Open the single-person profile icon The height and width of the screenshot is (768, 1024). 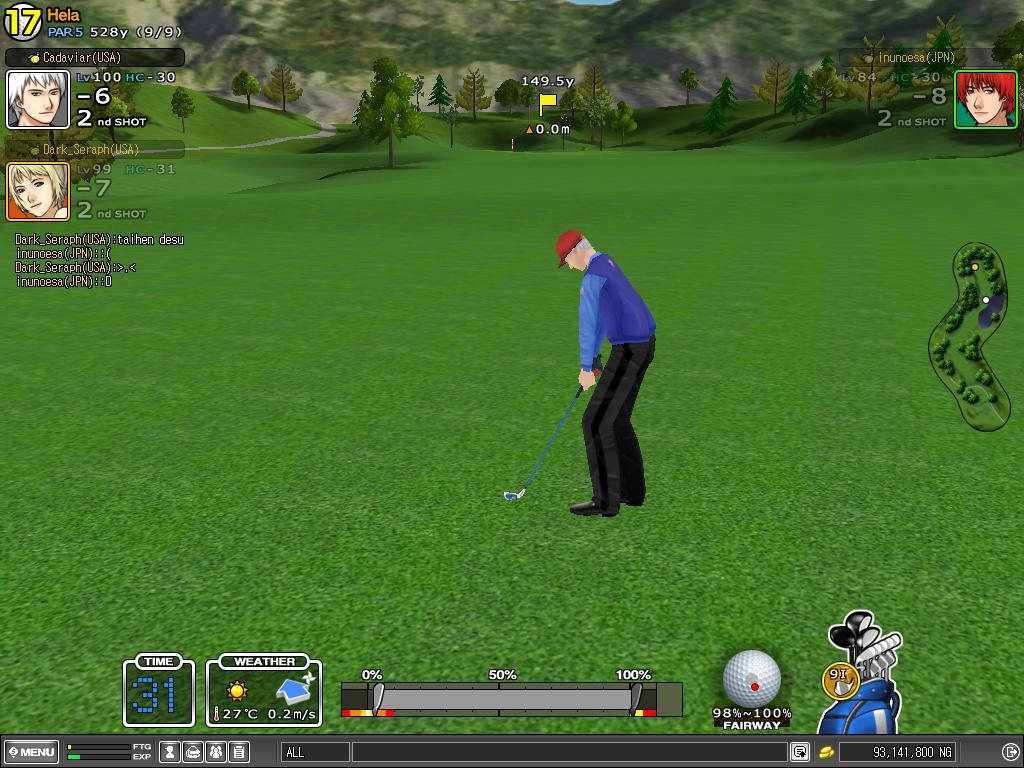click(171, 752)
